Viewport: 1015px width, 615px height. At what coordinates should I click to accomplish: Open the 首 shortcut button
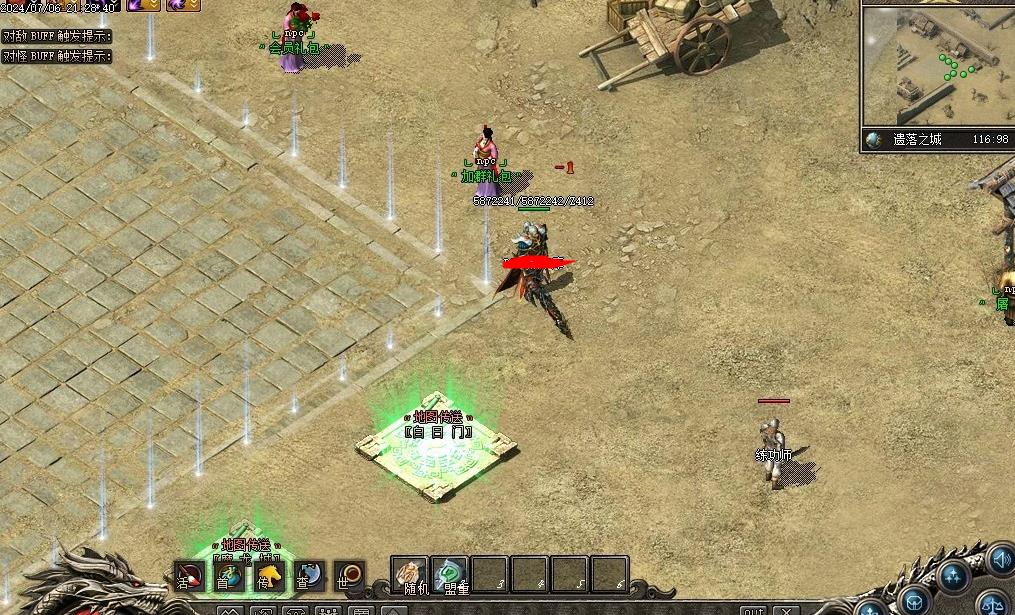228,575
